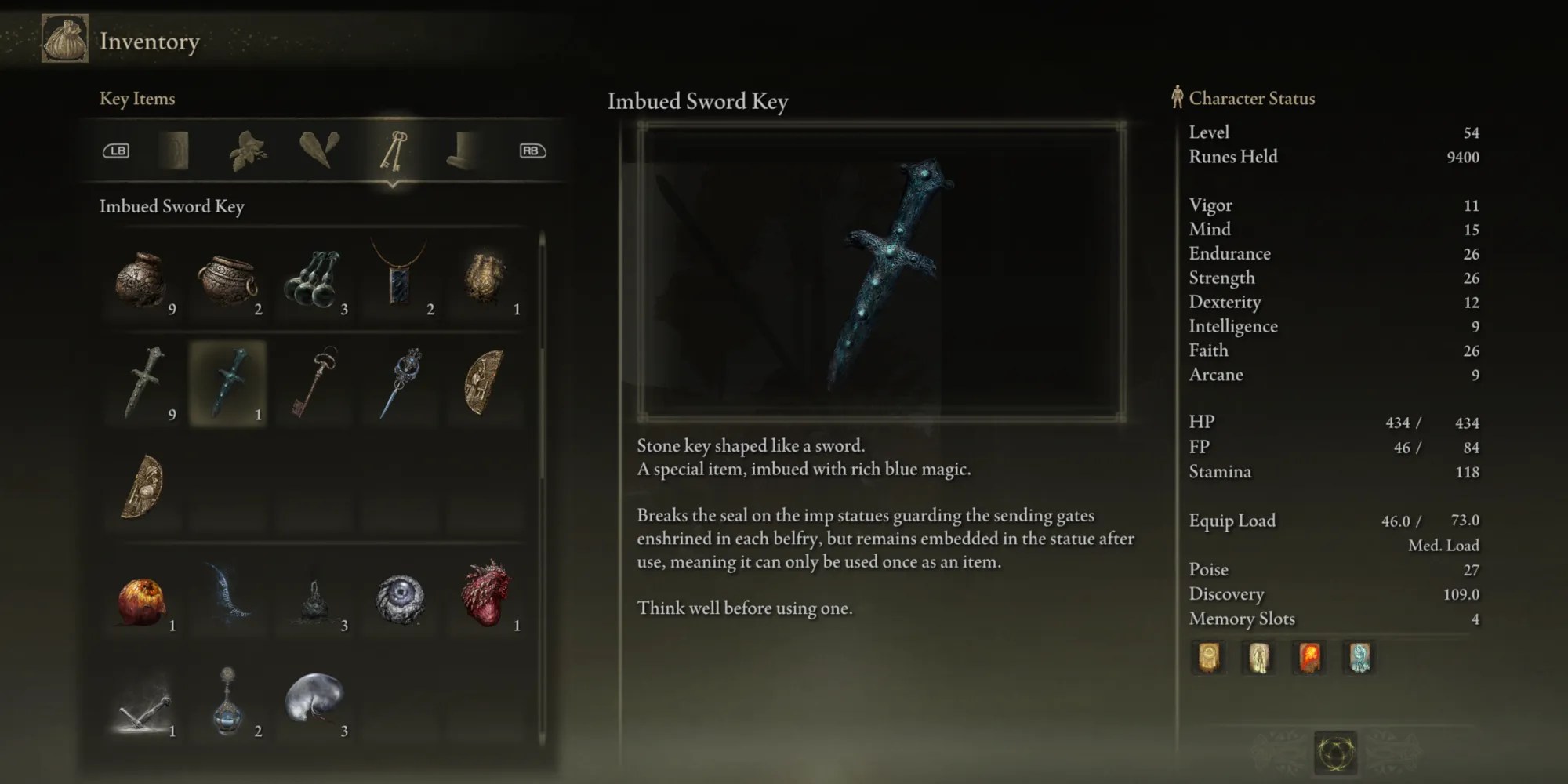Open the leftmost note category tab
Image resolution: width=1568 pixels, height=784 pixels.
point(174,151)
